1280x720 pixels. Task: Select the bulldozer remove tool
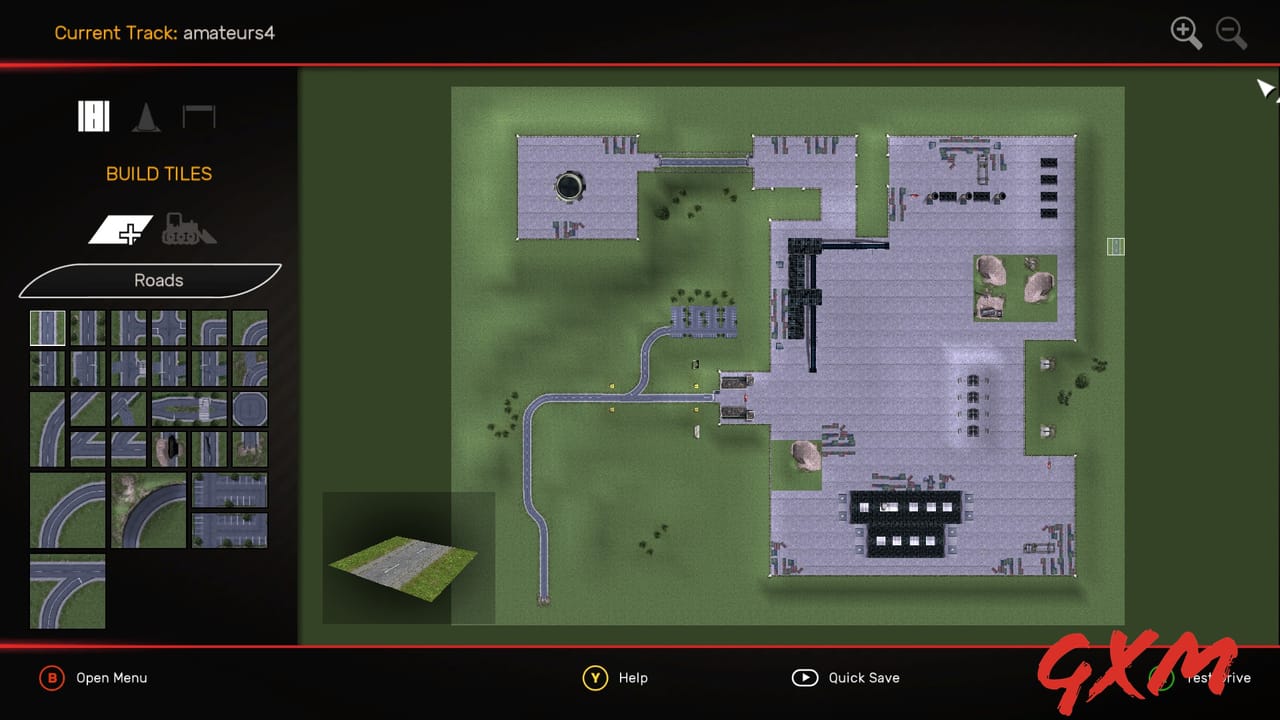188,230
